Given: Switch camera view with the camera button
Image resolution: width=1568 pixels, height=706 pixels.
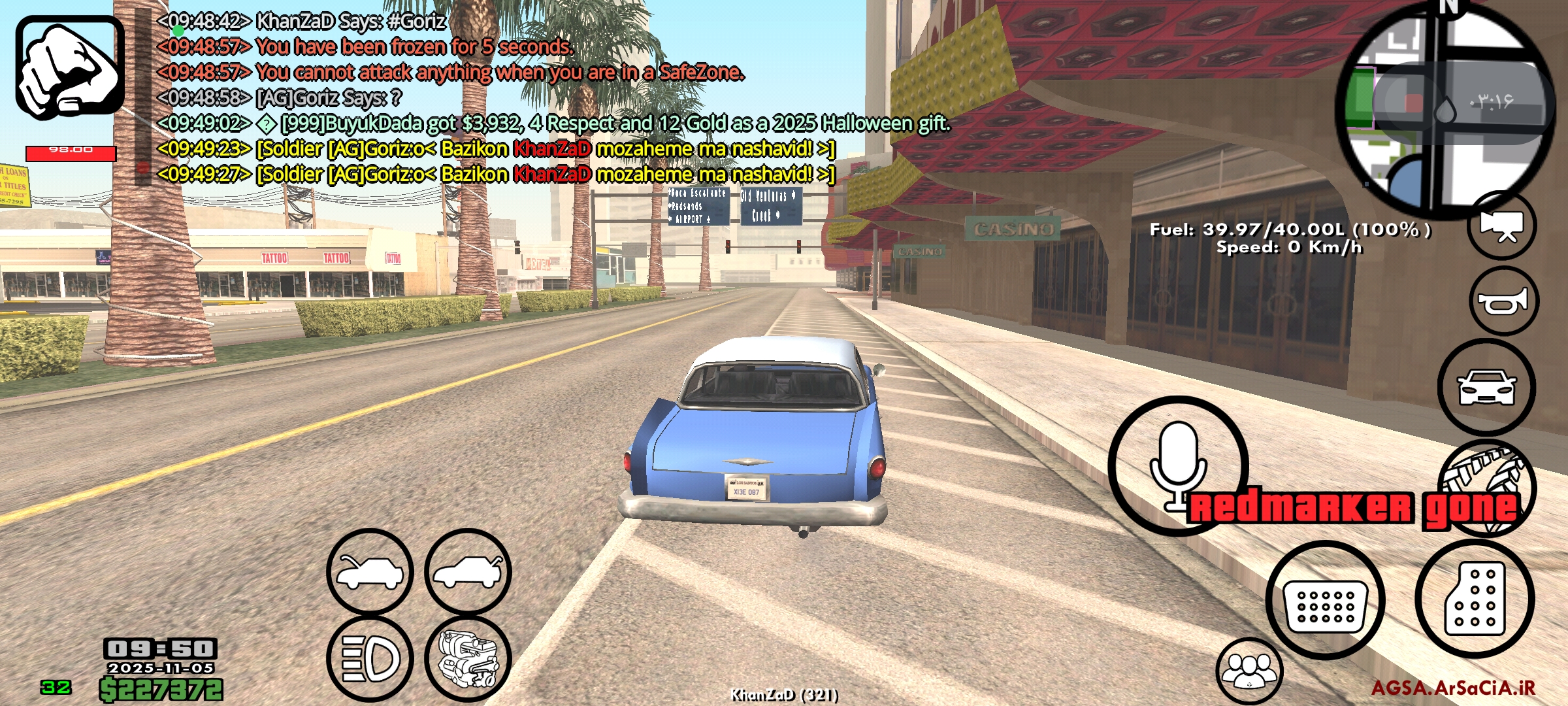Looking at the screenshot, I should pyautogui.click(x=1501, y=226).
